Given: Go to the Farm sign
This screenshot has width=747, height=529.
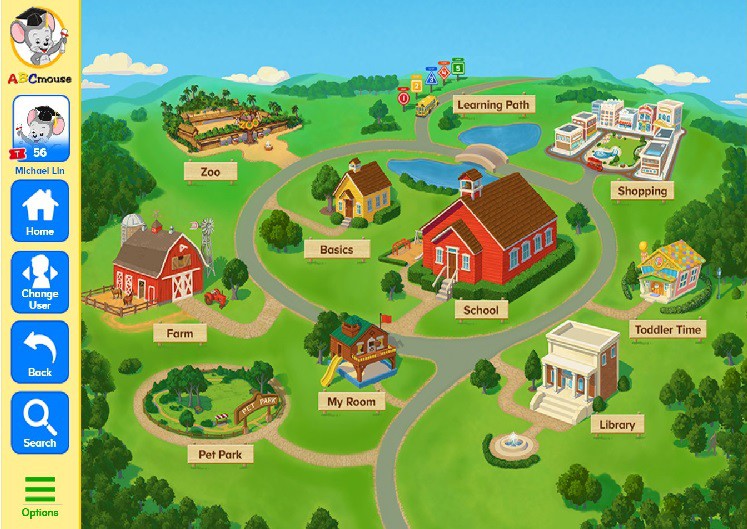Looking at the screenshot, I should (x=180, y=332).
